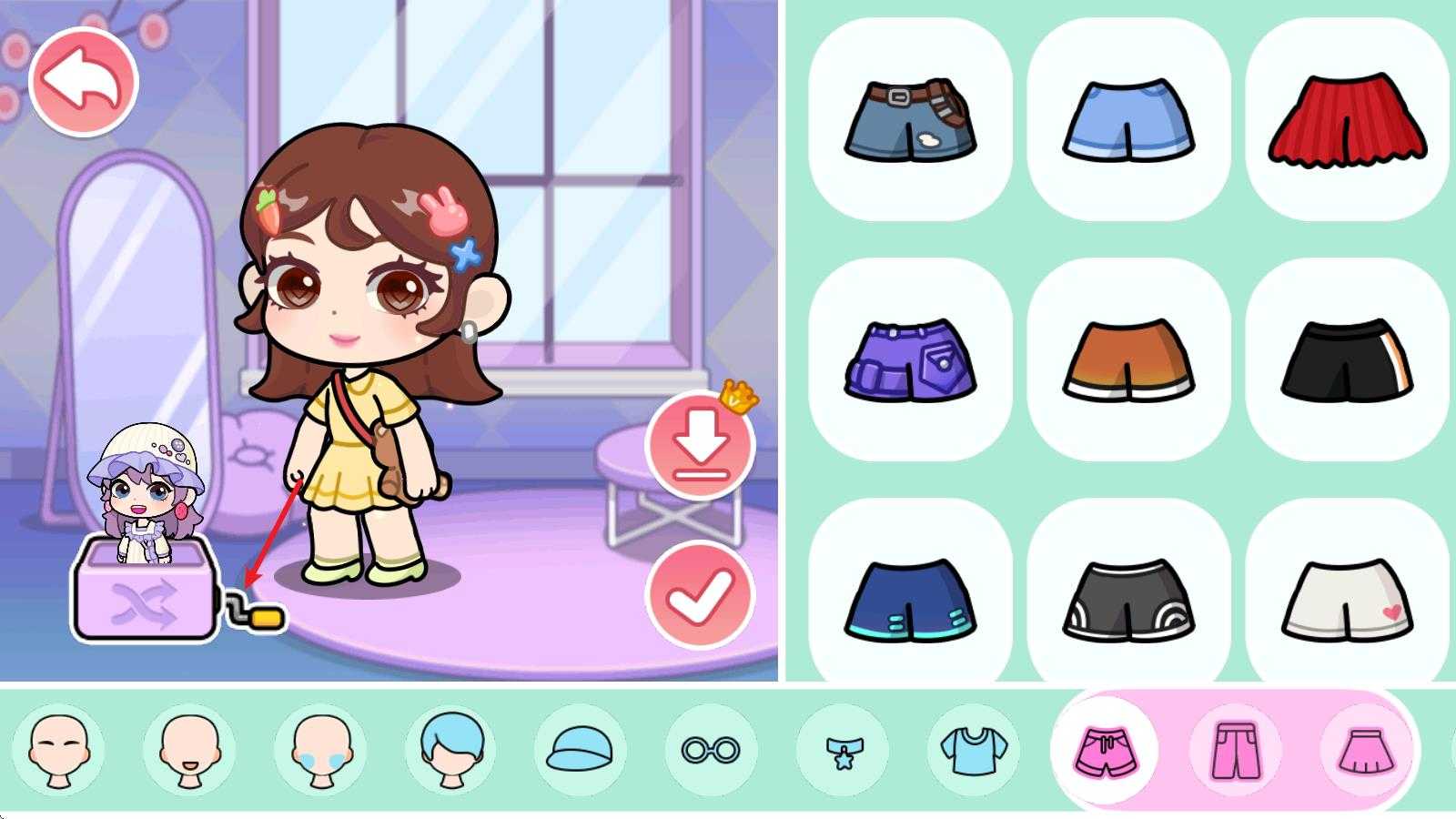Equip the purple cargo shorts
The height and width of the screenshot is (819, 1456).
tap(910, 360)
